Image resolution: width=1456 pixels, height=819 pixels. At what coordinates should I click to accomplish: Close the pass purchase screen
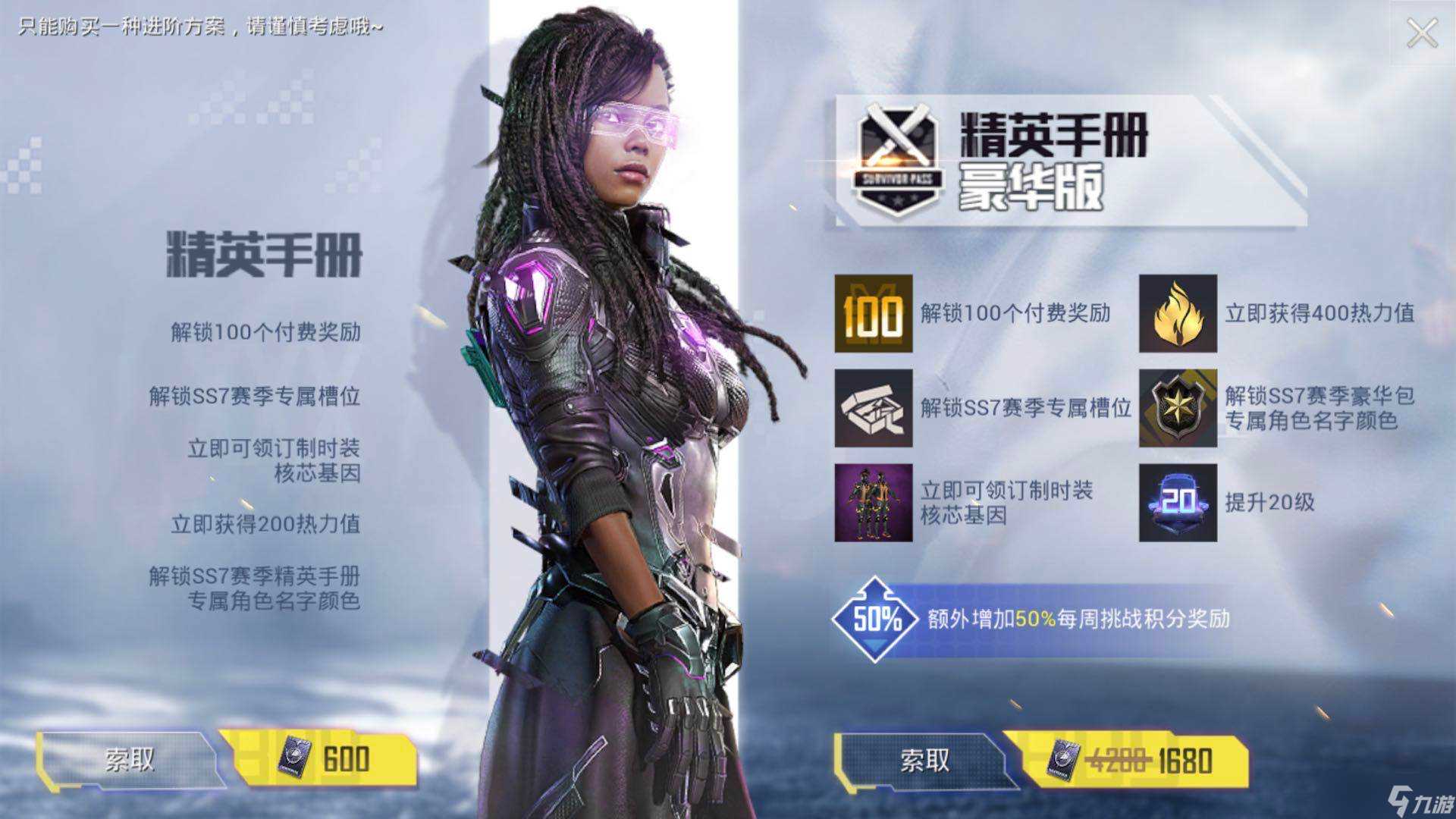pyautogui.click(x=1421, y=33)
